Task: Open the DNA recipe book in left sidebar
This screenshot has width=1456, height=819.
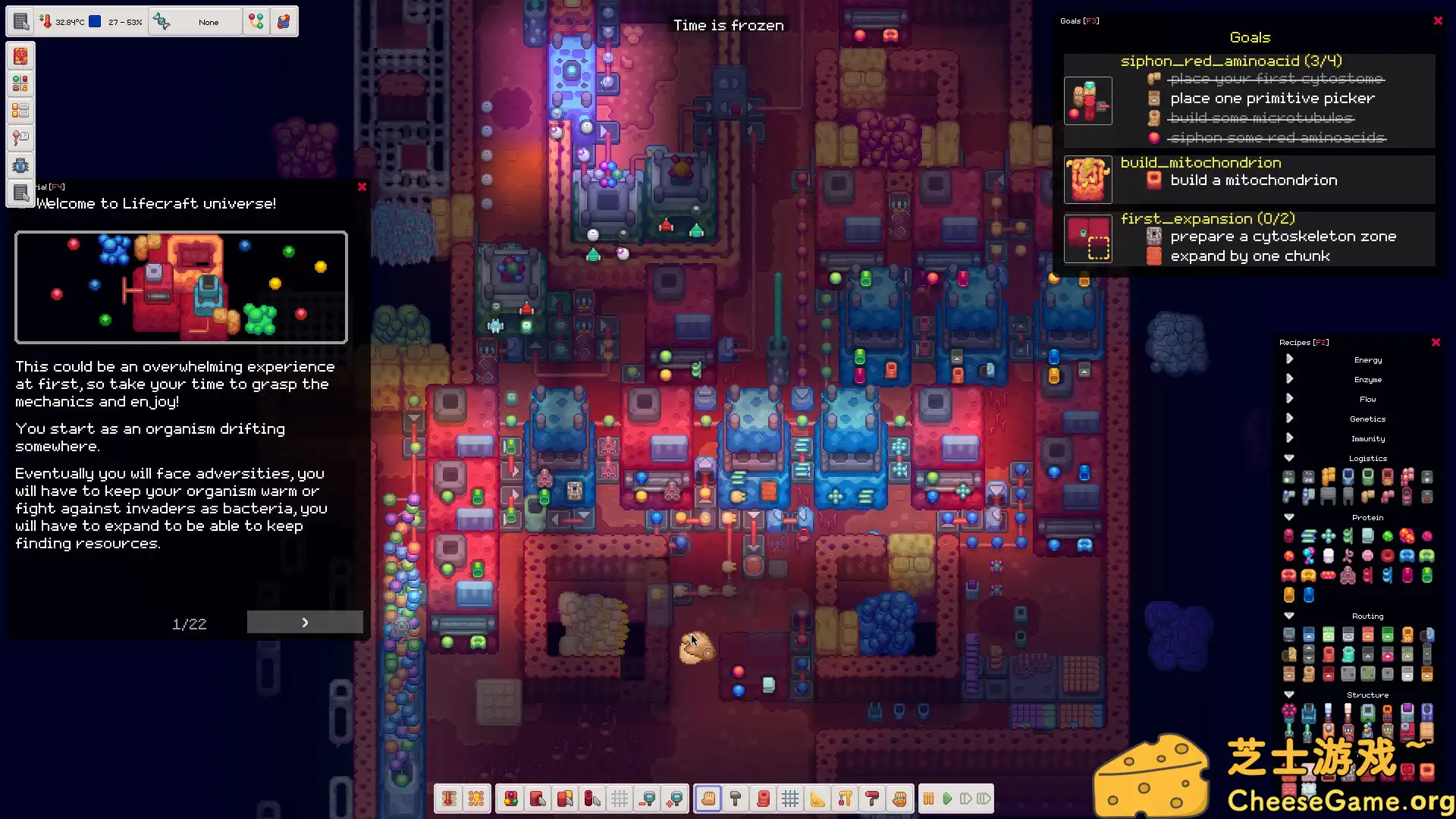Action: coord(20,56)
